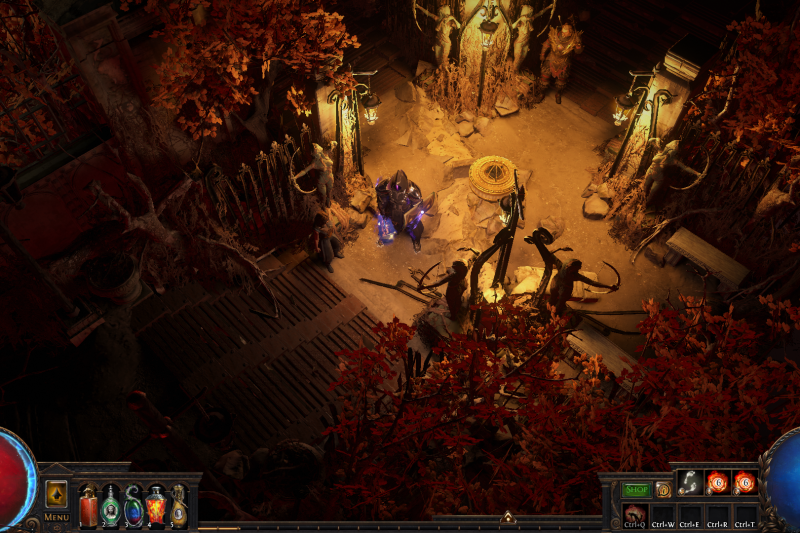
Task: Click the orange coin icon beside Shop
Action: [x=663, y=490]
